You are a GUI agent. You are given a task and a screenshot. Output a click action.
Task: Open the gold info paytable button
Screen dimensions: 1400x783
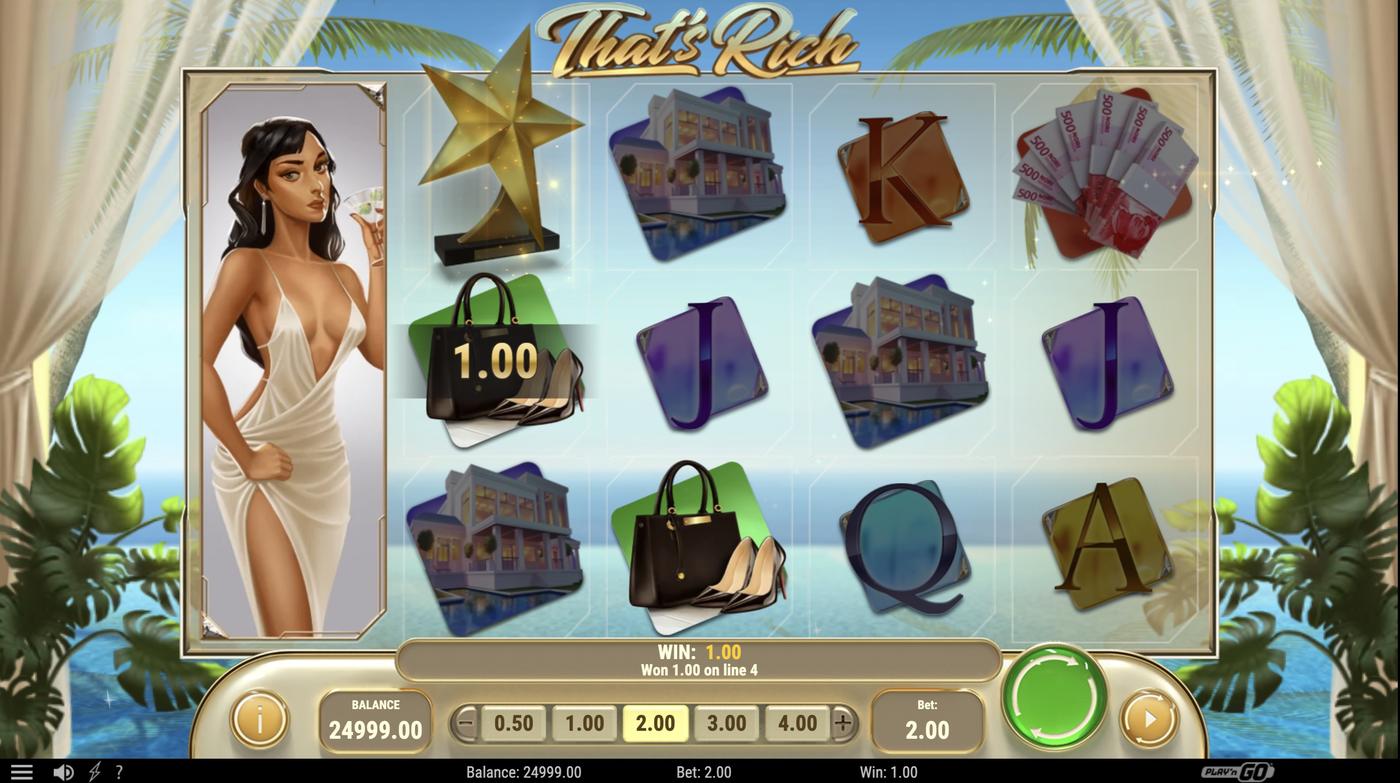pyautogui.click(x=259, y=718)
